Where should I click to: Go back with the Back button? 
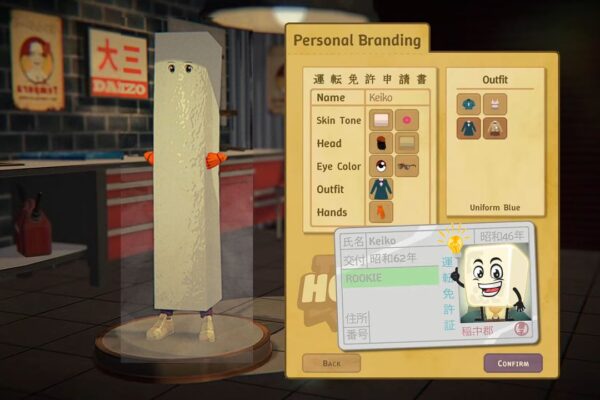pos(331,363)
